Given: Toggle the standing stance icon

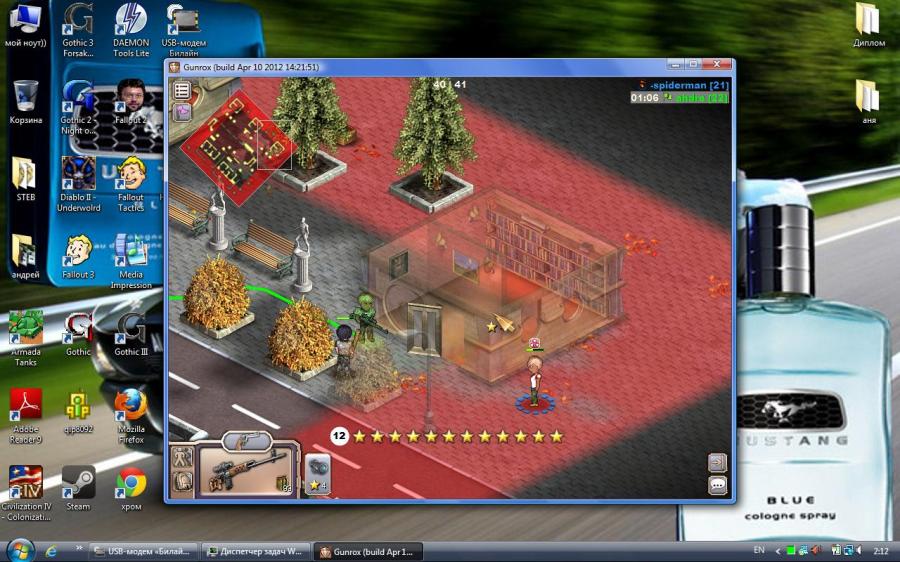Looking at the screenshot, I should pyautogui.click(x=182, y=458).
